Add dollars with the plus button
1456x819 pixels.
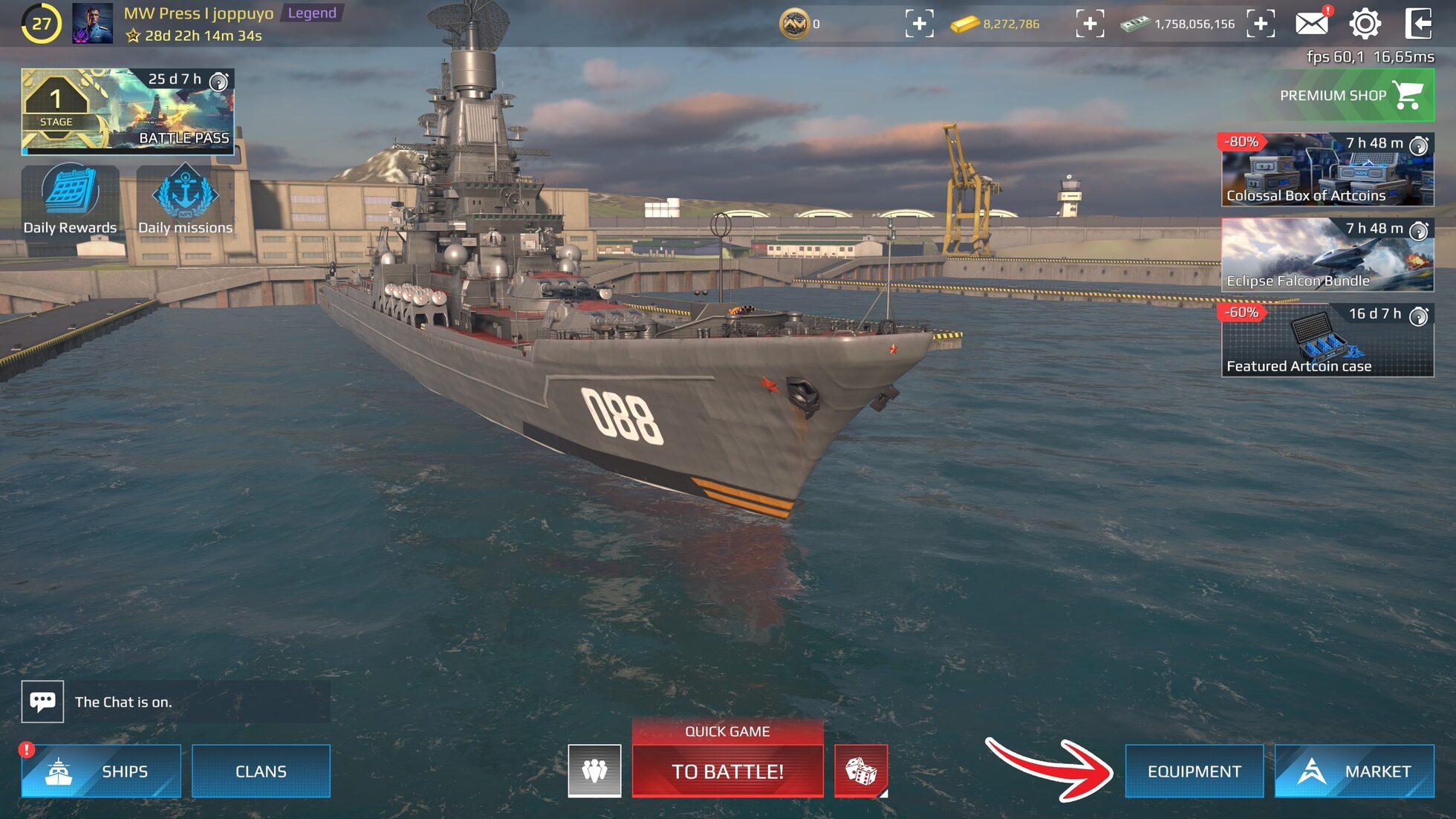(x=1261, y=24)
